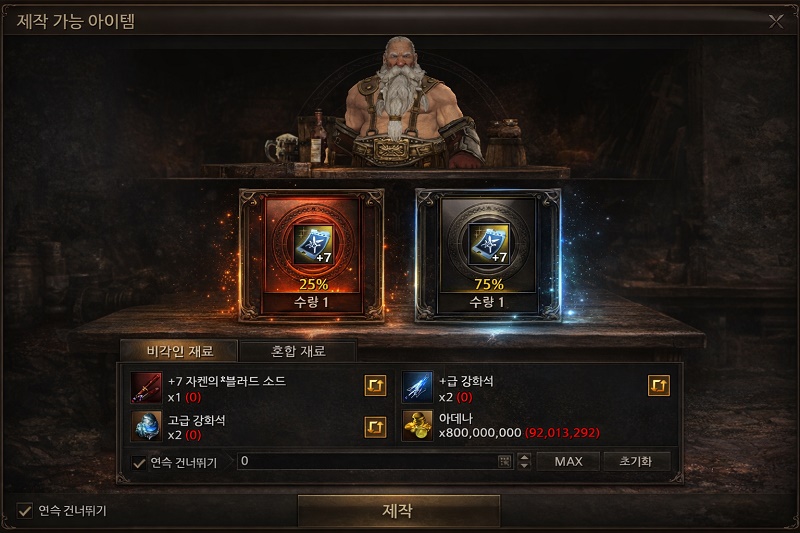Click the 고급 강화석 material icon
800x533 pixels.
point(147,426)
